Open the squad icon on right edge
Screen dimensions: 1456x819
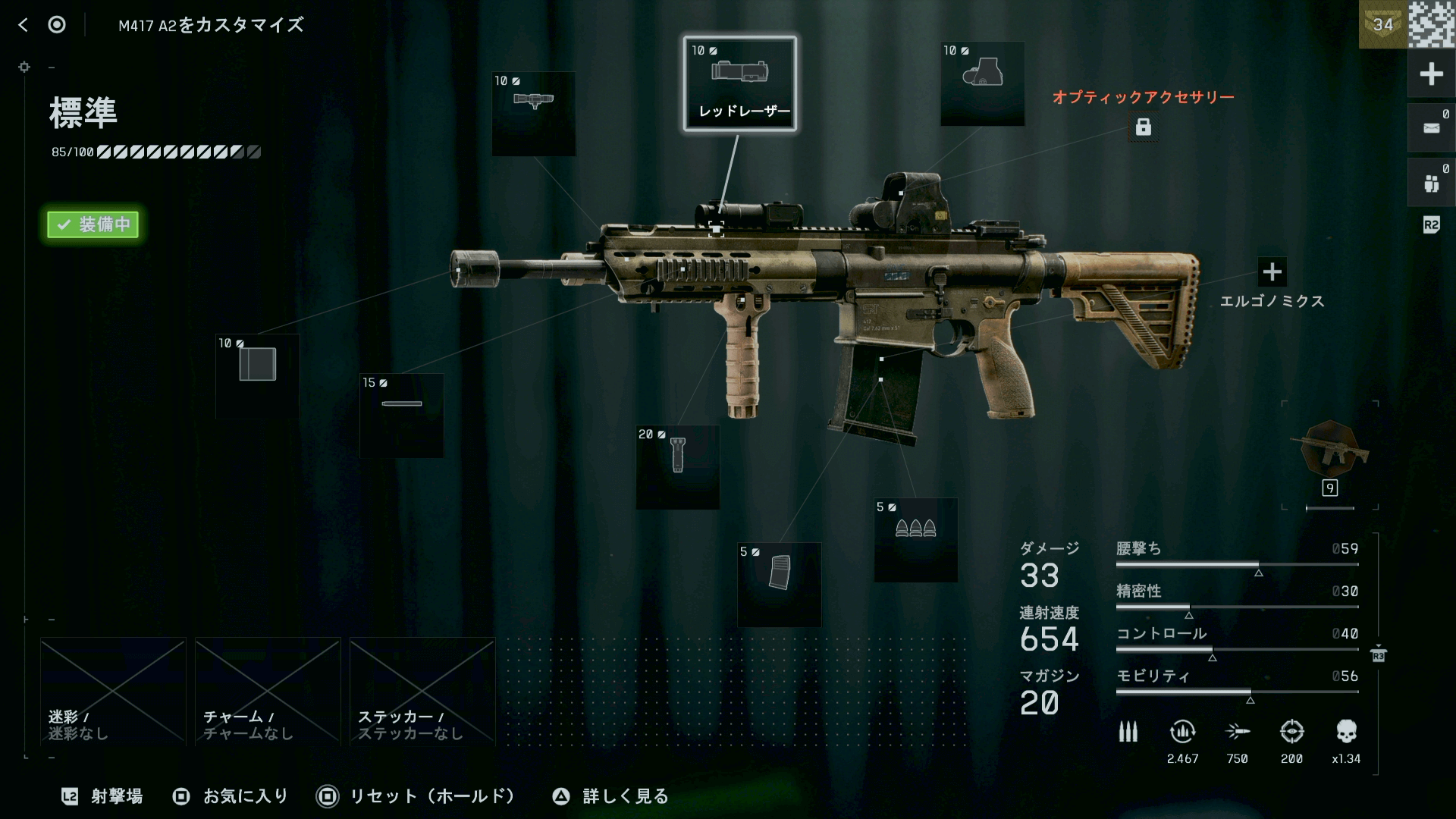(1431, 183)
